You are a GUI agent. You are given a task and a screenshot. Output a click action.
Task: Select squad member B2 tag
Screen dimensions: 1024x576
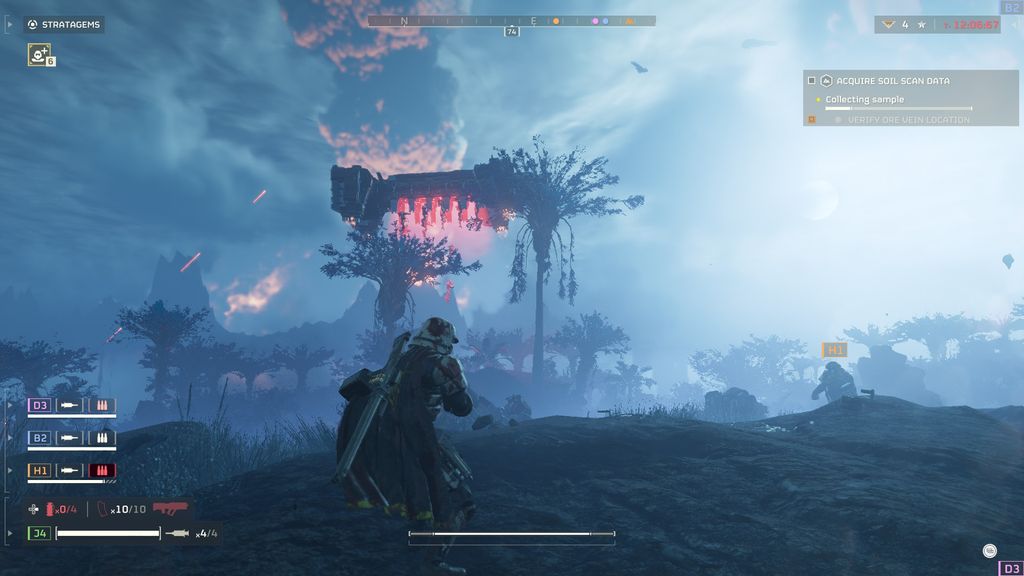coord(40,438)
